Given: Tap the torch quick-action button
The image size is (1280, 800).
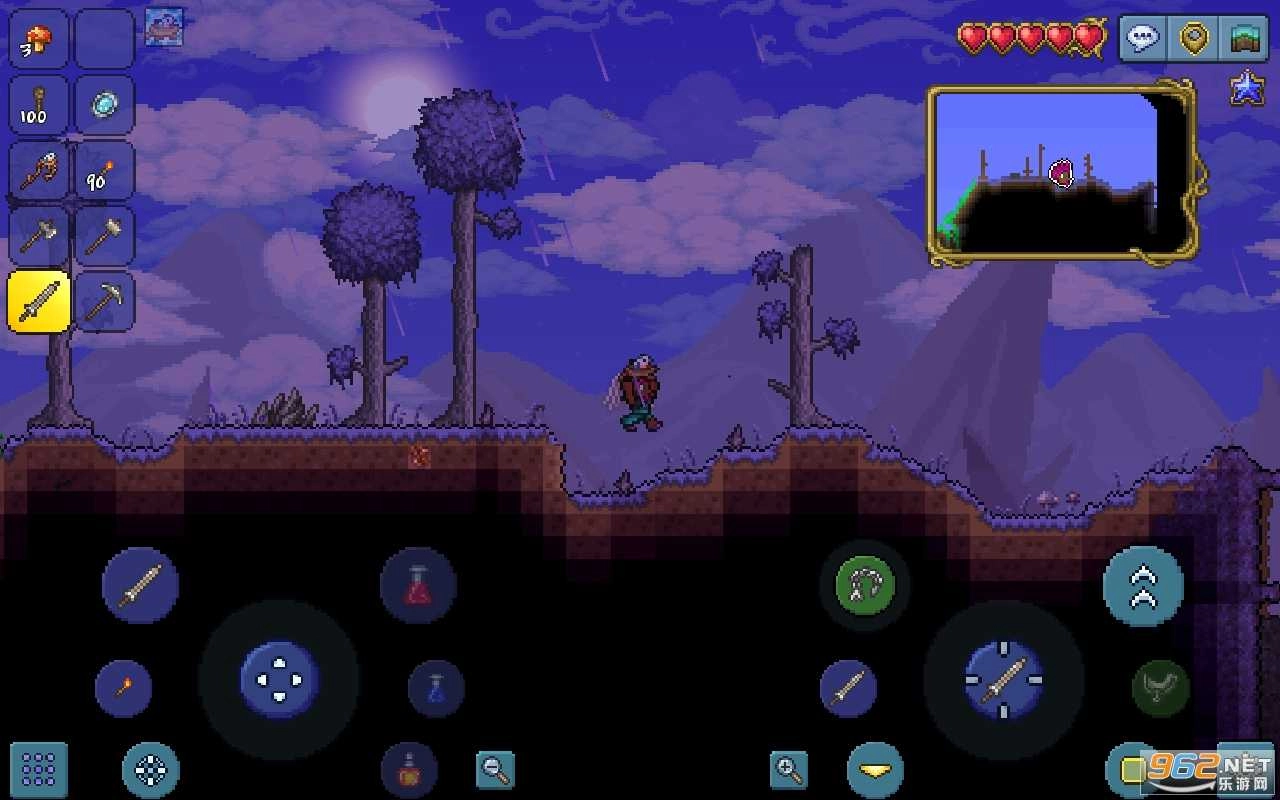Looking at the screenshot, I should tap(123, 689).
